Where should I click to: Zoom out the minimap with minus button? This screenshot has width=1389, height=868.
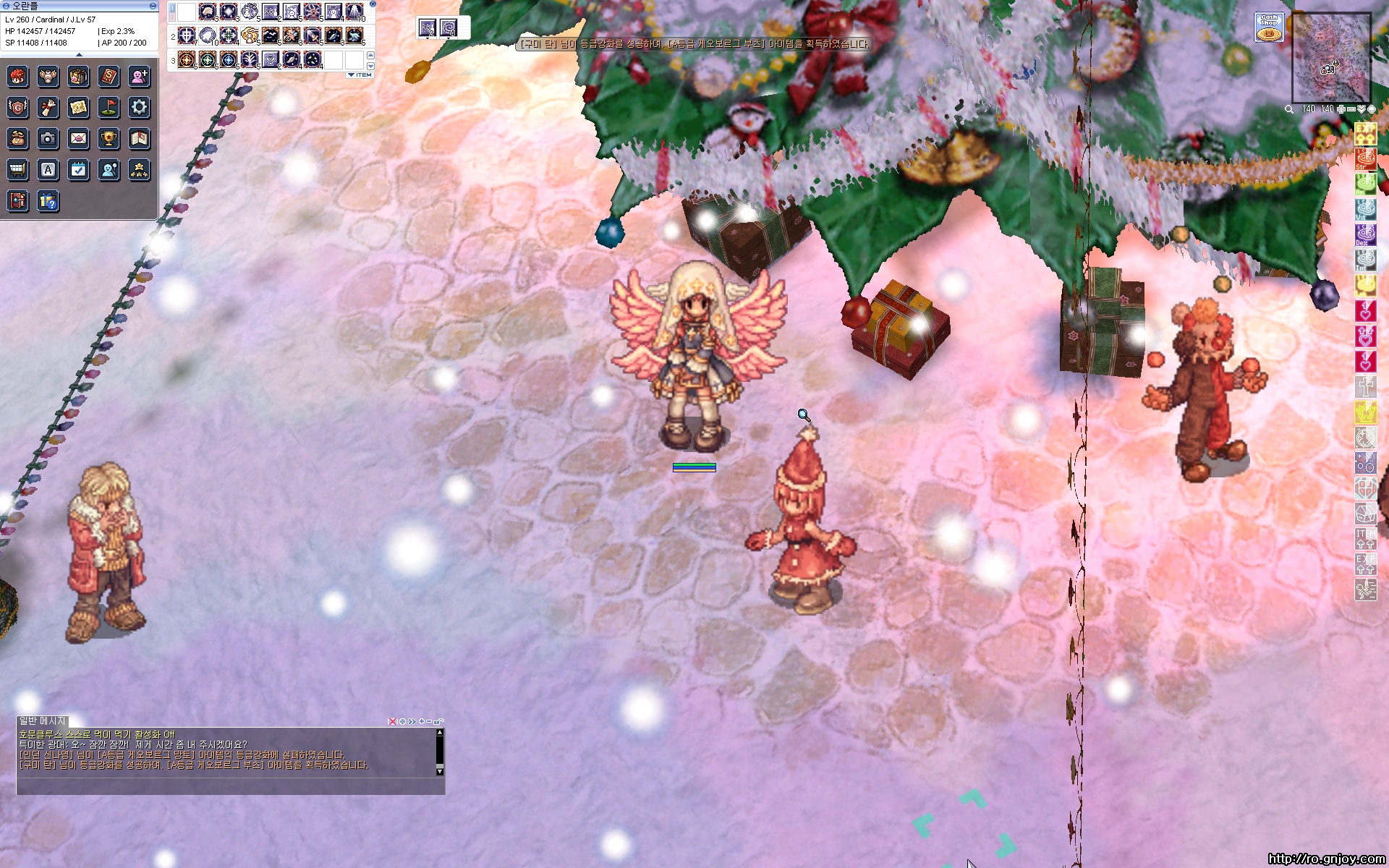[x=1351, y=109]
